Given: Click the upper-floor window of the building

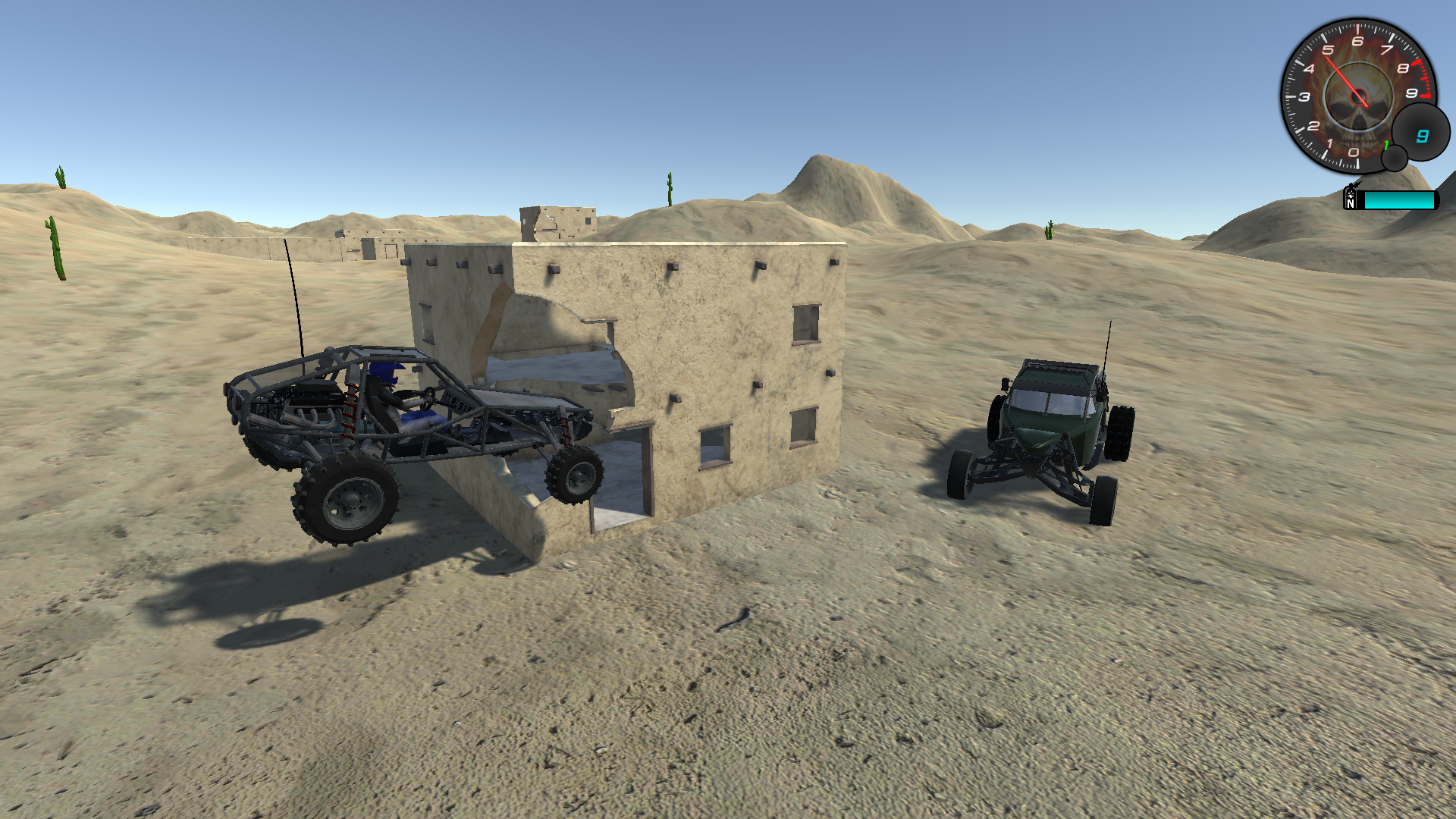Looking at the screenshot, I should [x=805, y=322].
